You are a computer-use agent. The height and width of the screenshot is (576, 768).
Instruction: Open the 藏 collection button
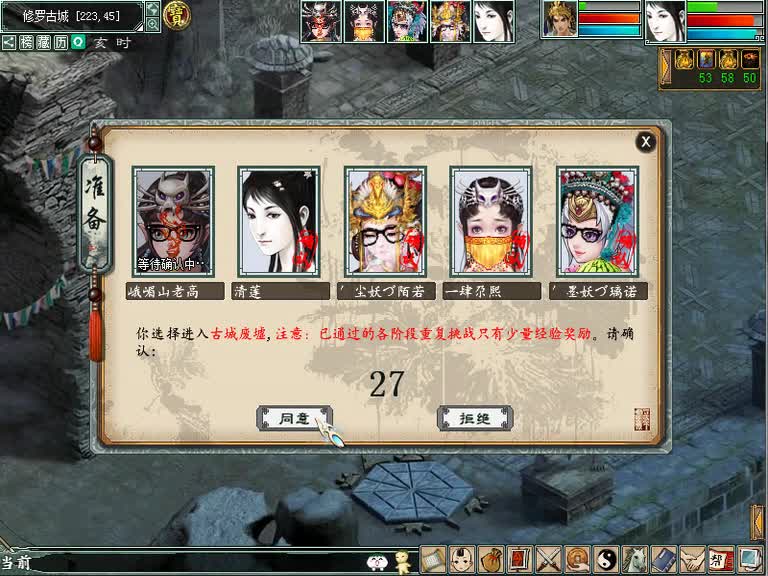click(x=43, y=43)
